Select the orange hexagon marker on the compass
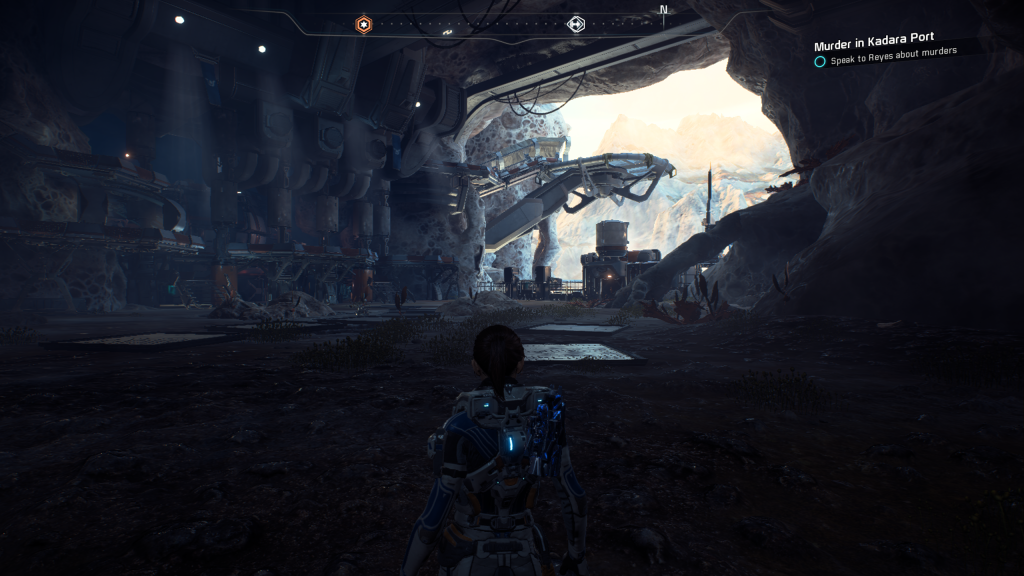This screenshot has width=1024, height=576. (x=364, y=24)
